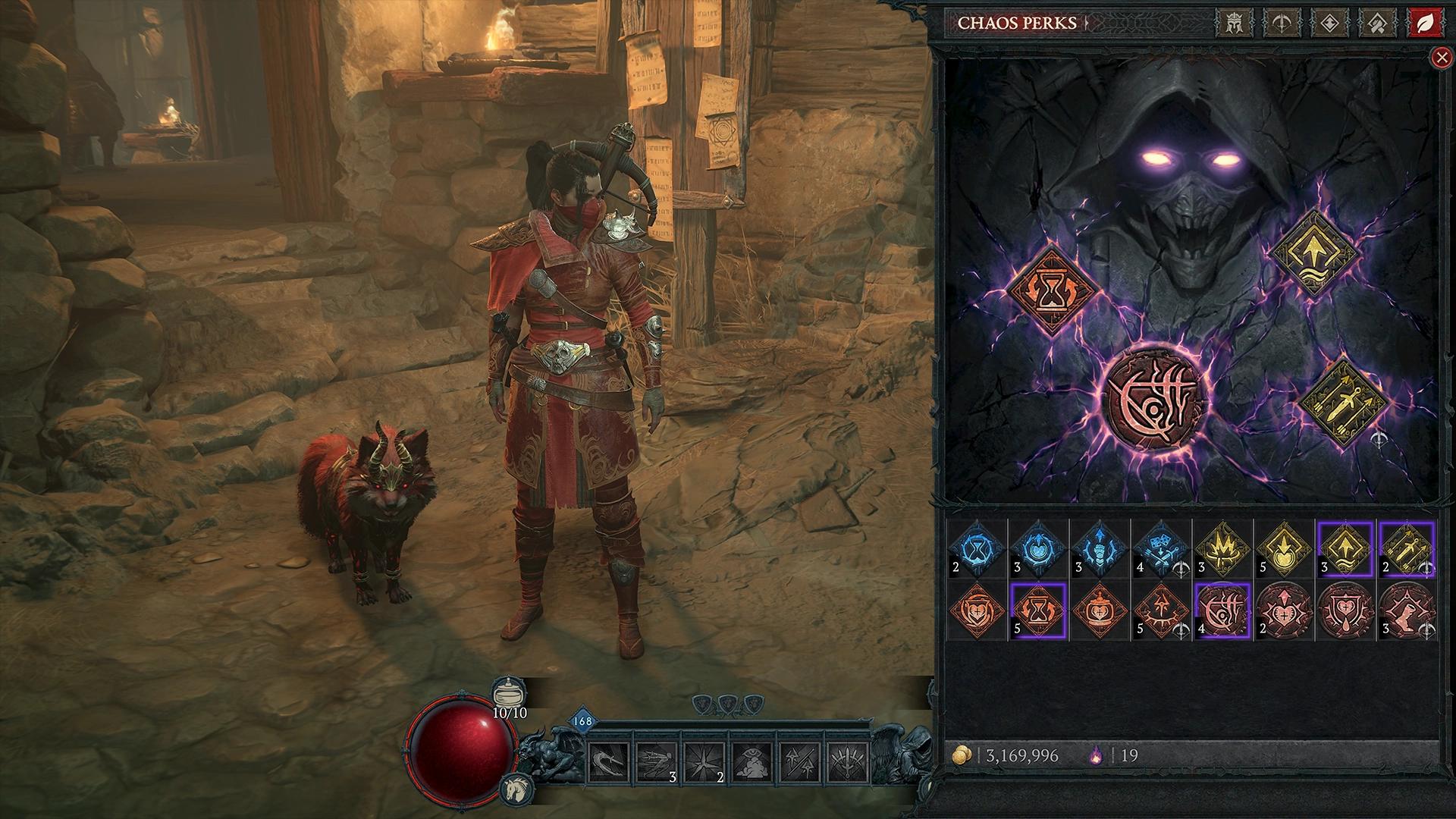
Task: Select the orange potion jar perk
Action: click(1100, 611)
